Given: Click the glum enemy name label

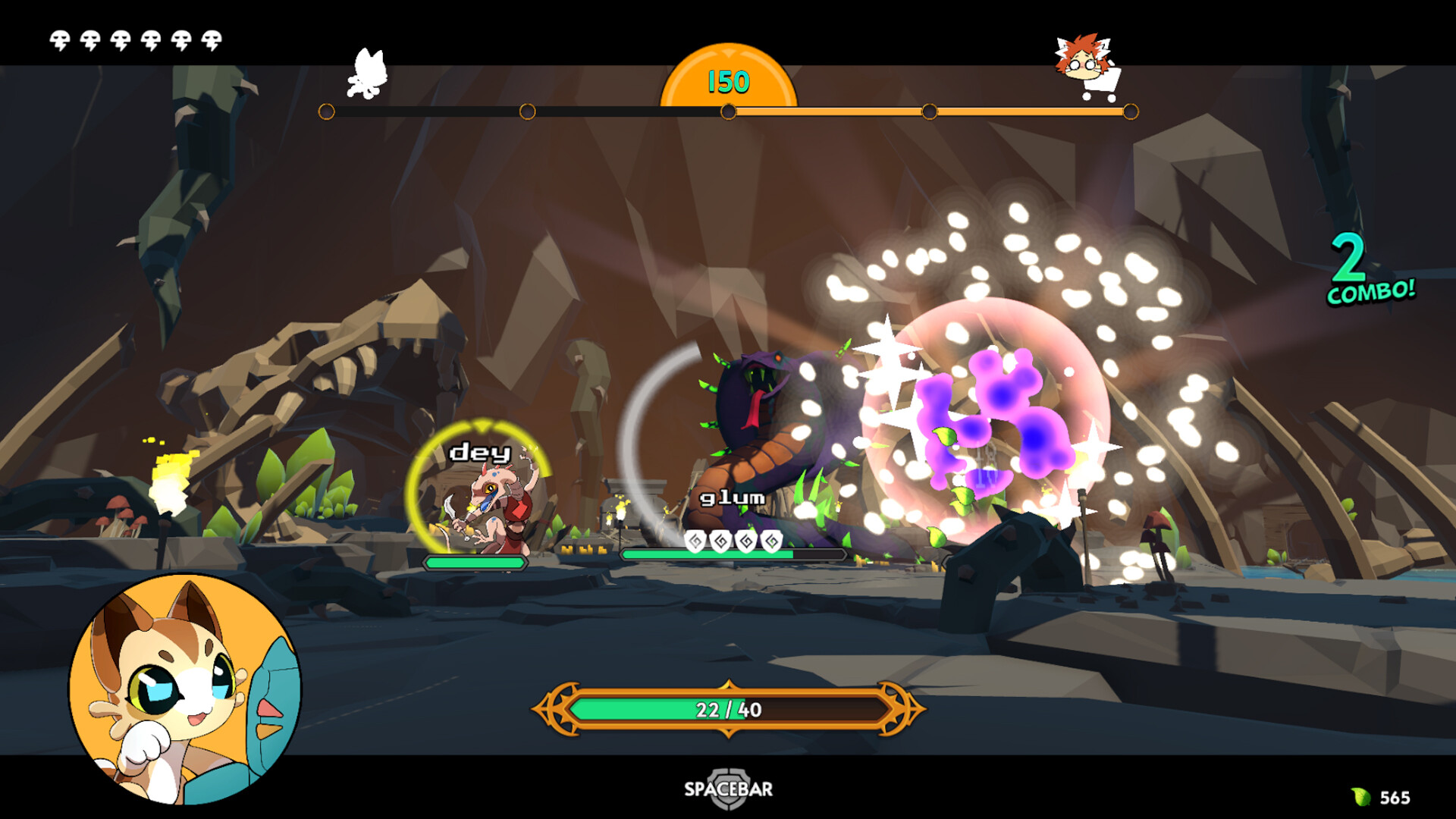Looking at the screenshot, I should (730, 499).
